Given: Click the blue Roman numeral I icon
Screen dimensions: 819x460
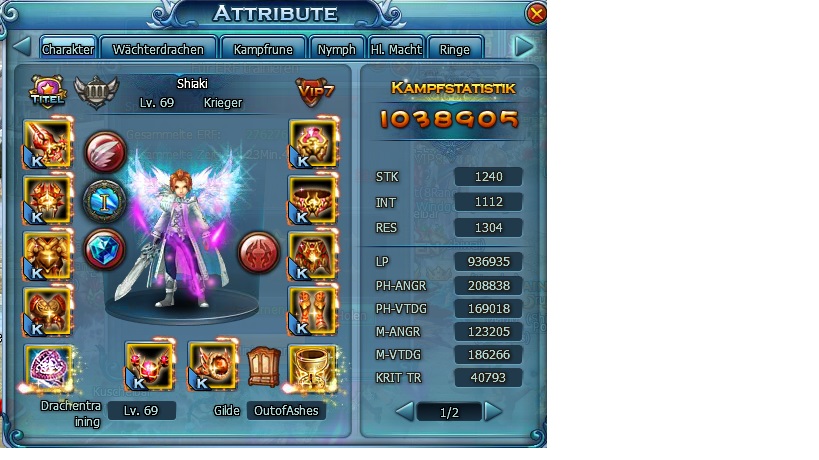Looking at the screenshot, I should (103, 199).
